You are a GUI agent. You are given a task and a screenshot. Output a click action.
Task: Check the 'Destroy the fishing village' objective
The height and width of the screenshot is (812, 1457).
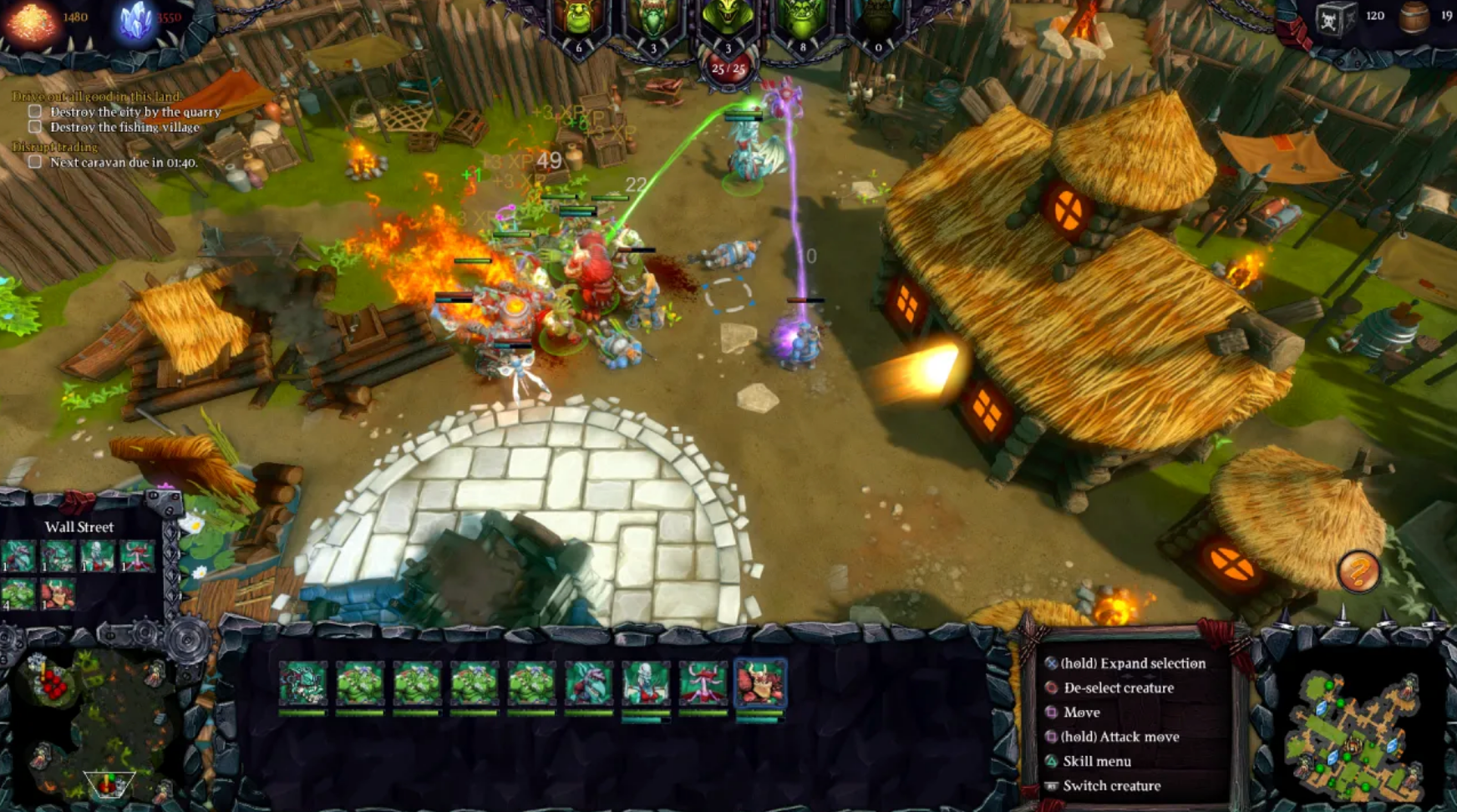(x=35, y=126)
